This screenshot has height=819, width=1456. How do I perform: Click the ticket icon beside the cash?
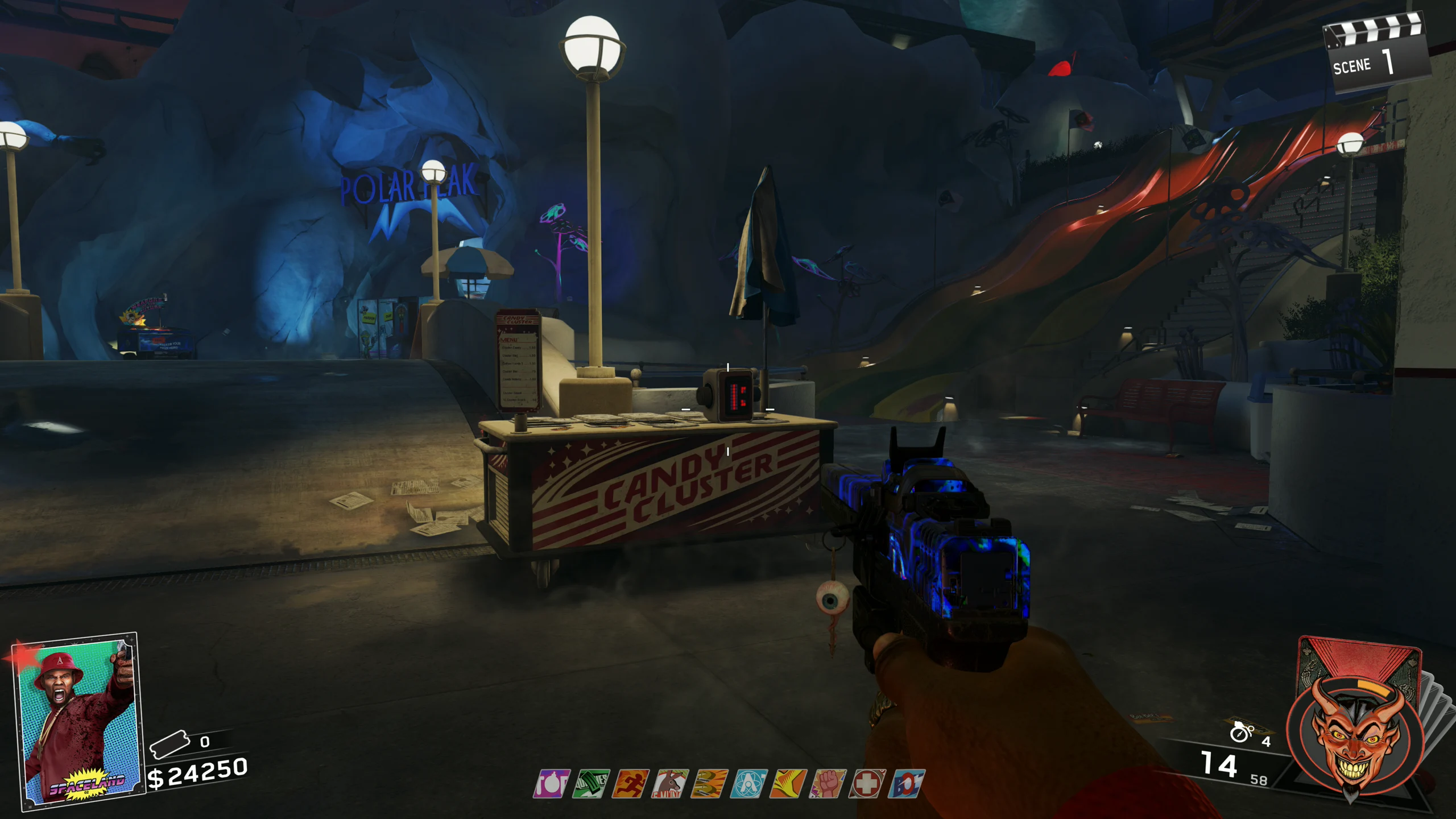point(169,743)
